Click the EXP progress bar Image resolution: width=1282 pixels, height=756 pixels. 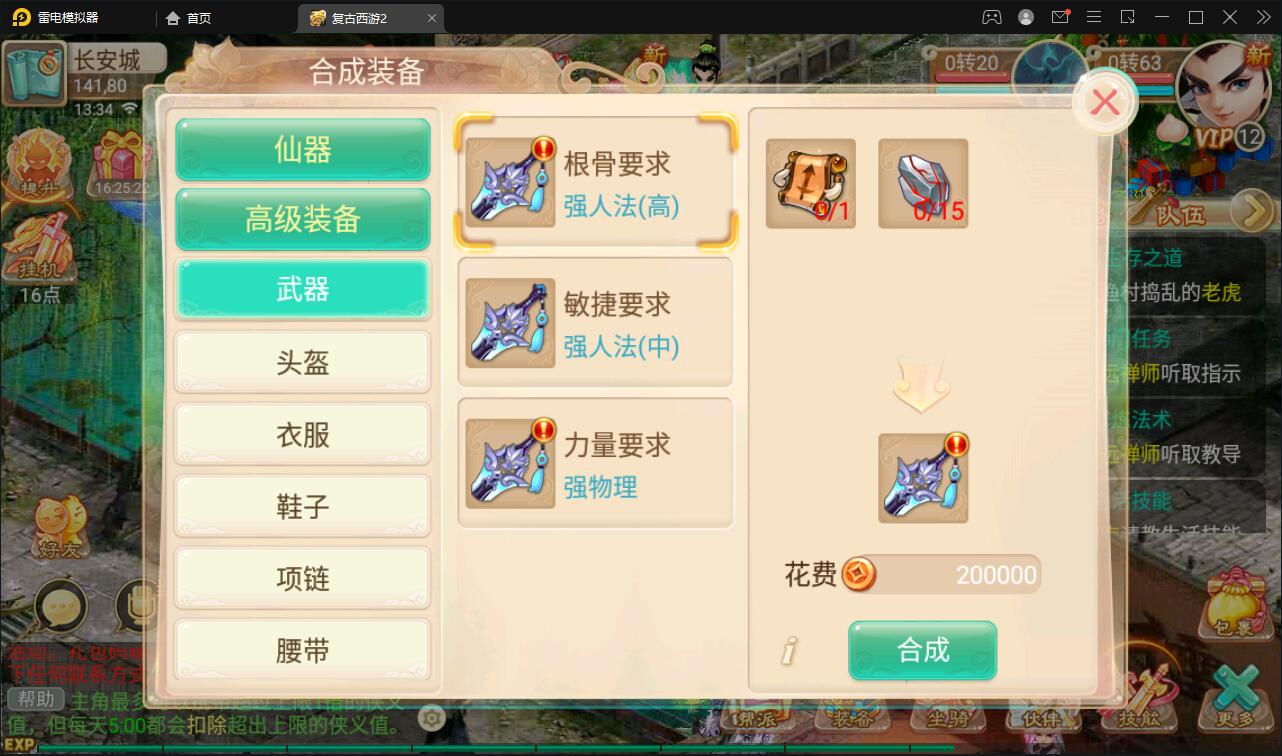(400, 745)
